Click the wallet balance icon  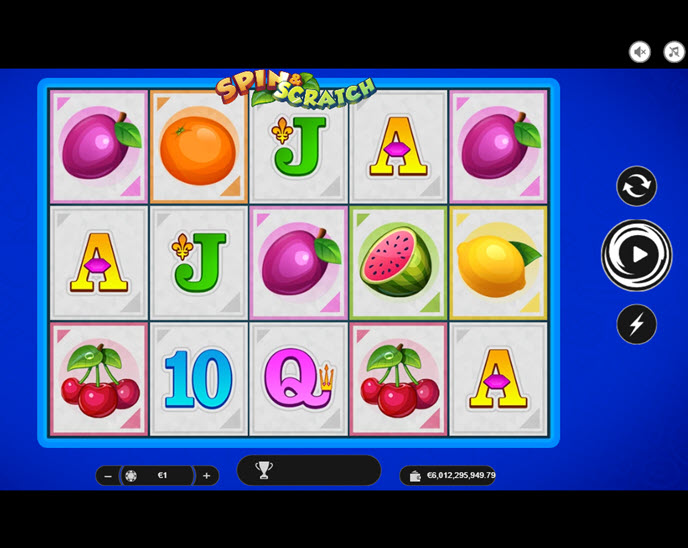coord(415,476)
